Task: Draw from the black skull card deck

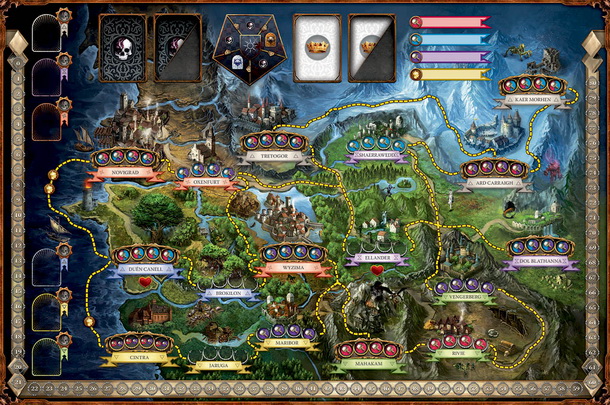Action: coord(123,47)
